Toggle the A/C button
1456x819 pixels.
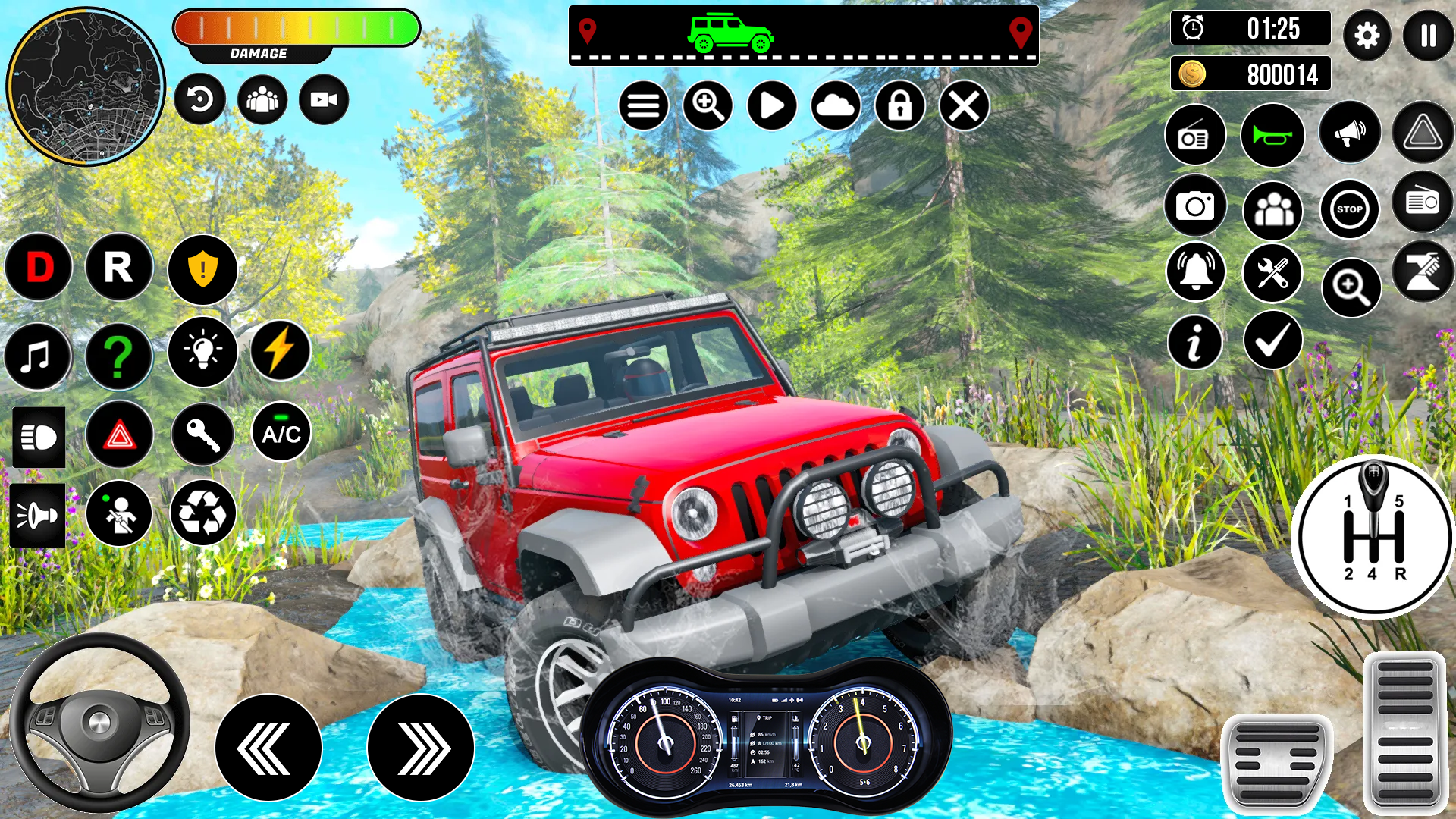pos(281,433)
